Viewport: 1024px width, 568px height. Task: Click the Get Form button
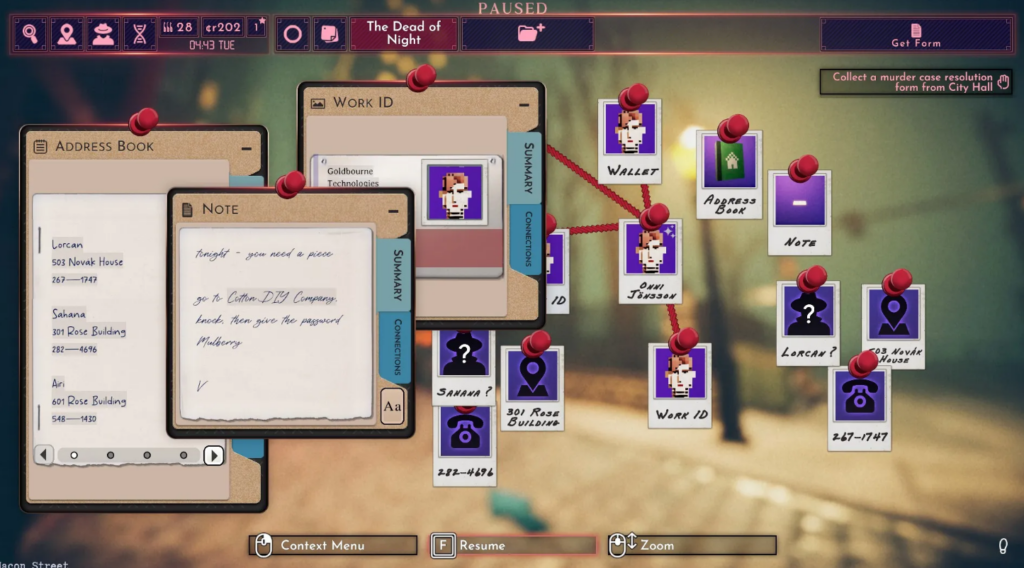pyautogui.click(x=915, y=35)
